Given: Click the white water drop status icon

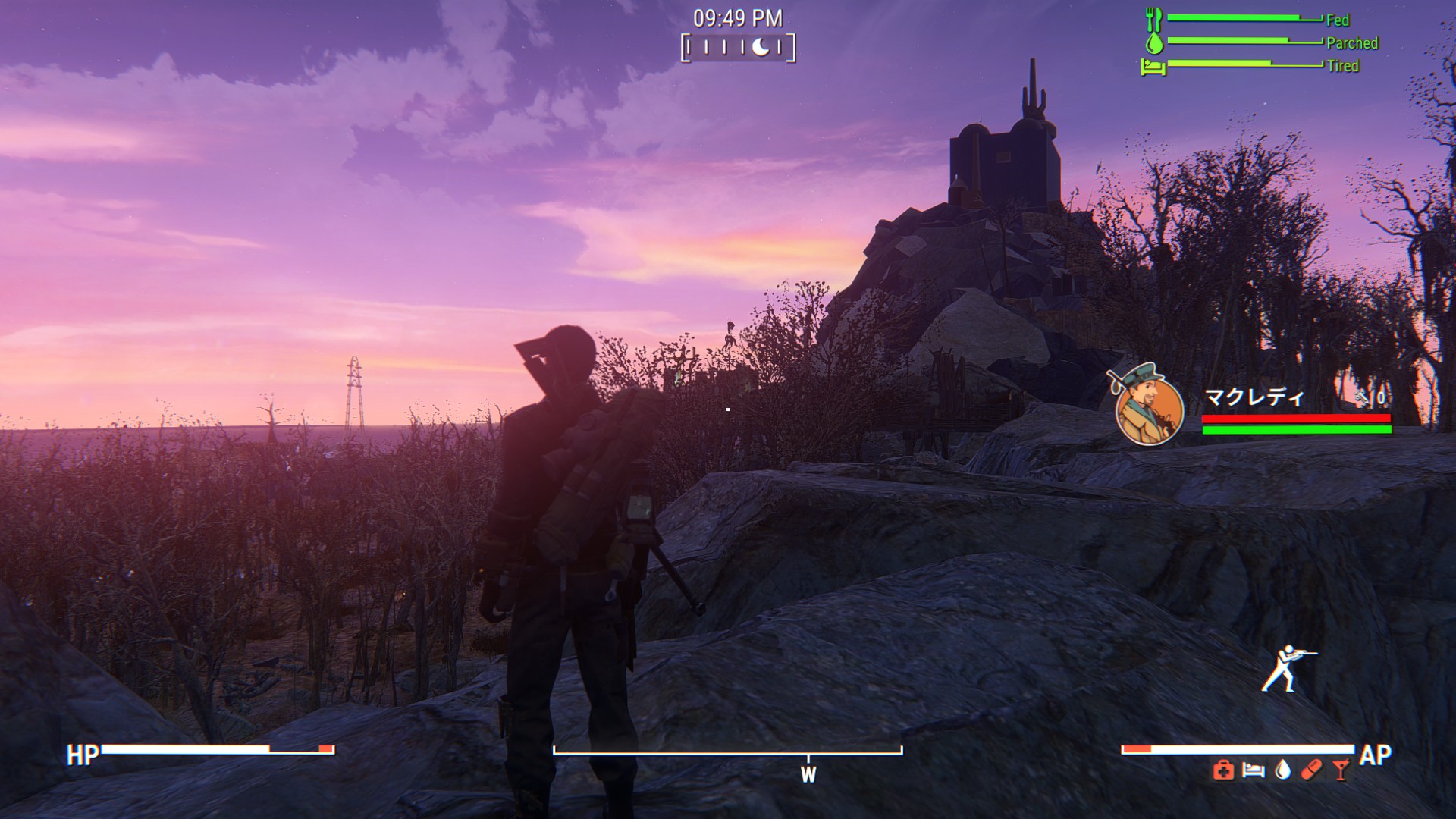Looking at the screenshot, I should click(1282, 770).
